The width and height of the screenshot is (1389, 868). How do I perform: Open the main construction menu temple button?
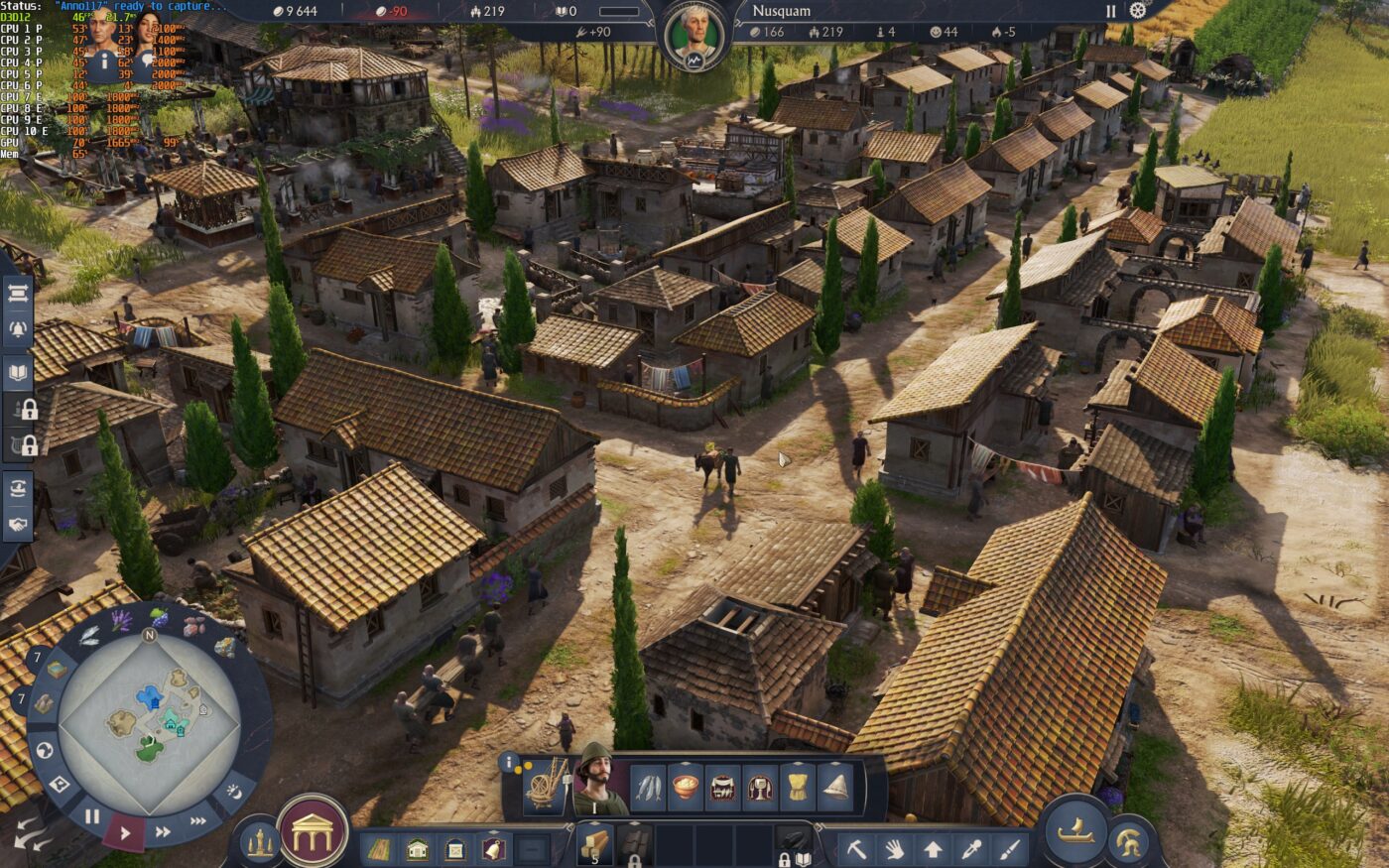tap(314, 830)
